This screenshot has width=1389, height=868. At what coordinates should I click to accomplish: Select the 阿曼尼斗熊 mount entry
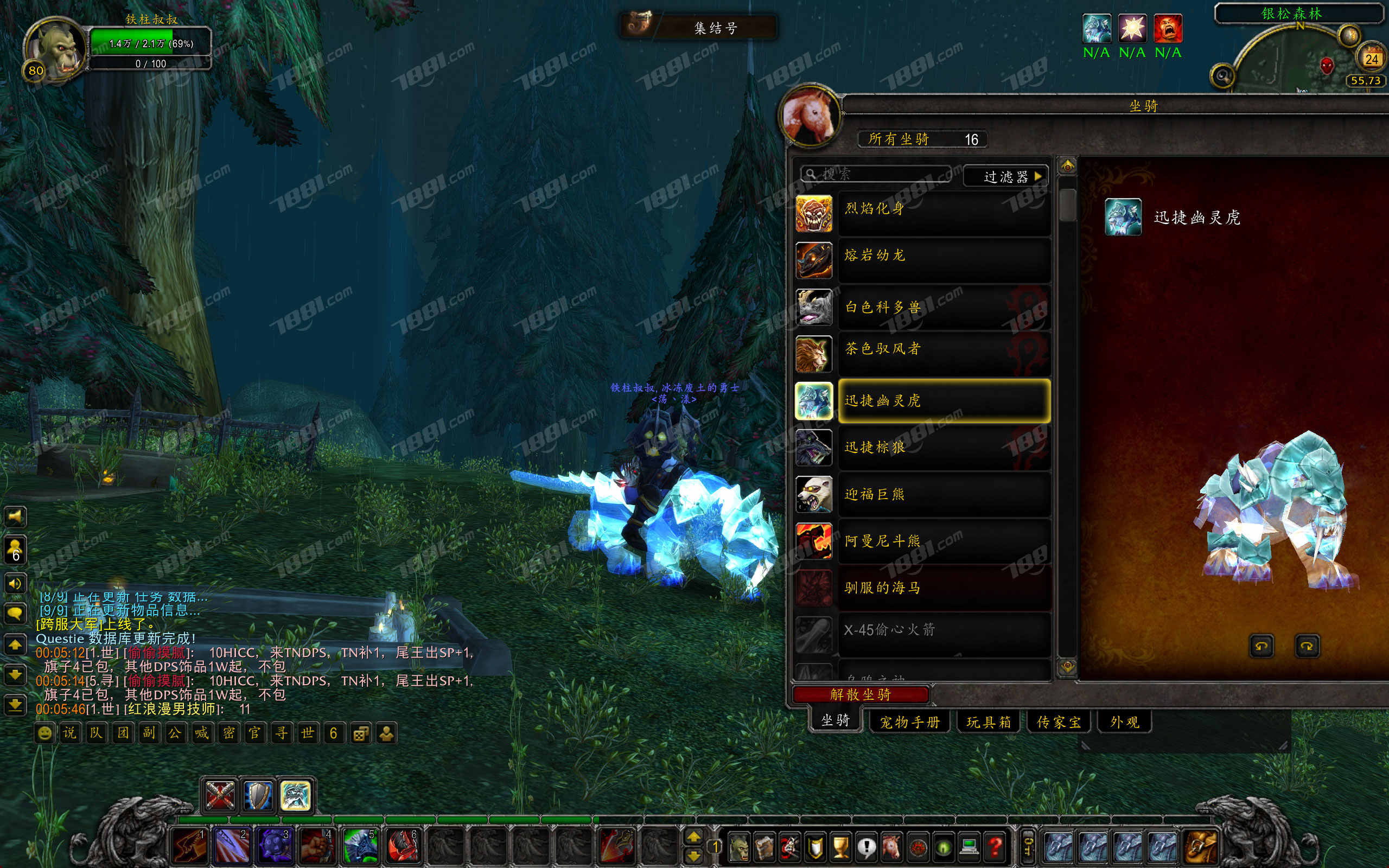[x=944, y=541]
